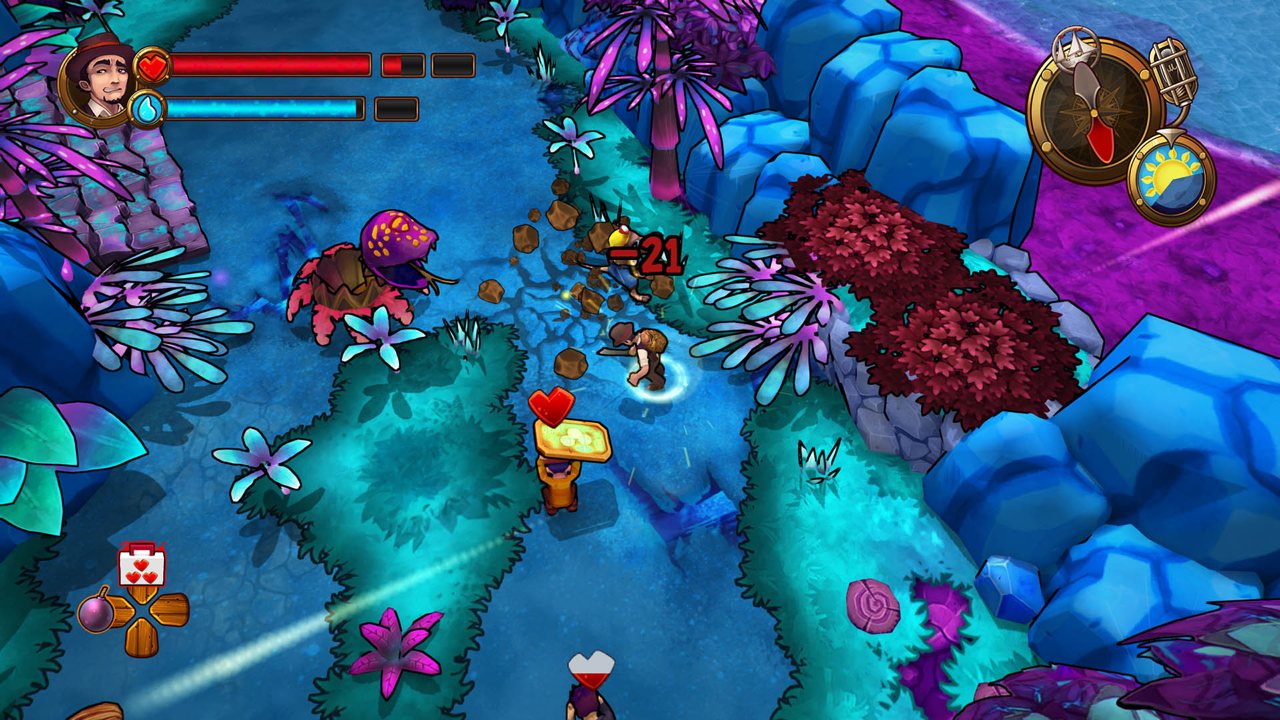The height and width of the screenshot is (720, 1280).
Task: Toggle the caged lantern bulb icon
Action: click(1174, 71)
